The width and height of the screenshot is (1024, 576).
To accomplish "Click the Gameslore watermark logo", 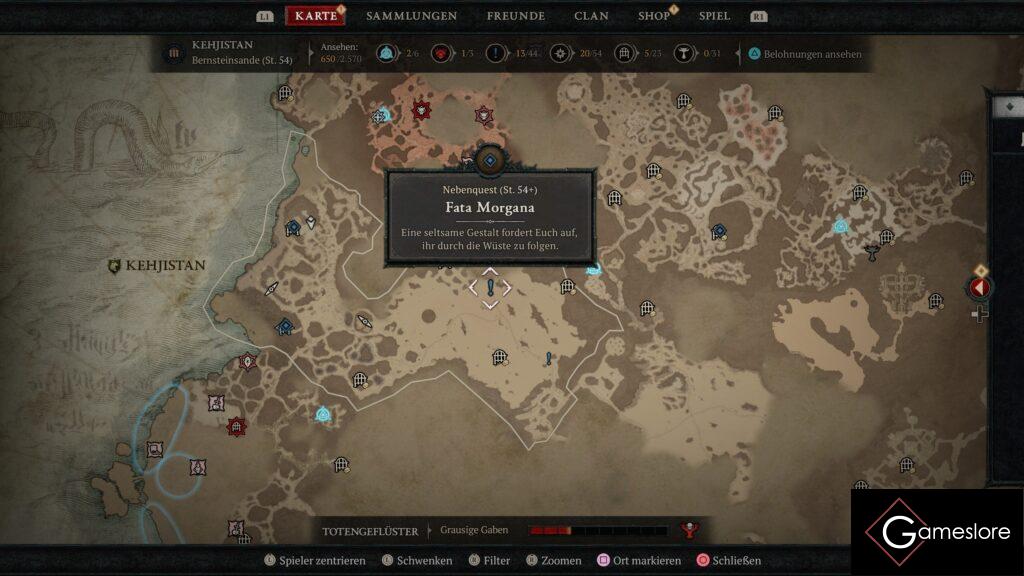I will [936, 531].
